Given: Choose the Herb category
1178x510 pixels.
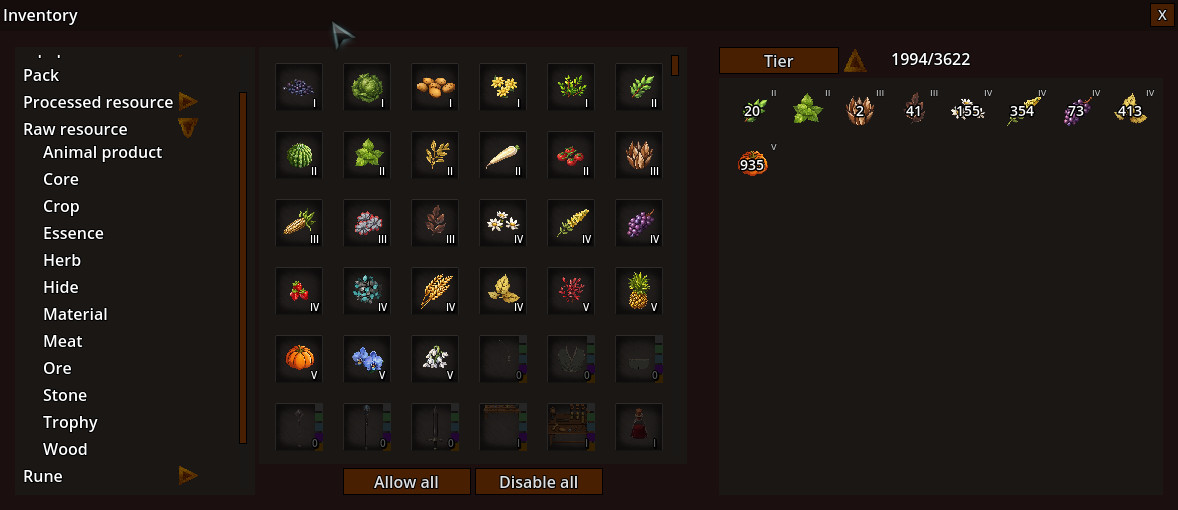Looking at the screenshot, I should point(62,260).
